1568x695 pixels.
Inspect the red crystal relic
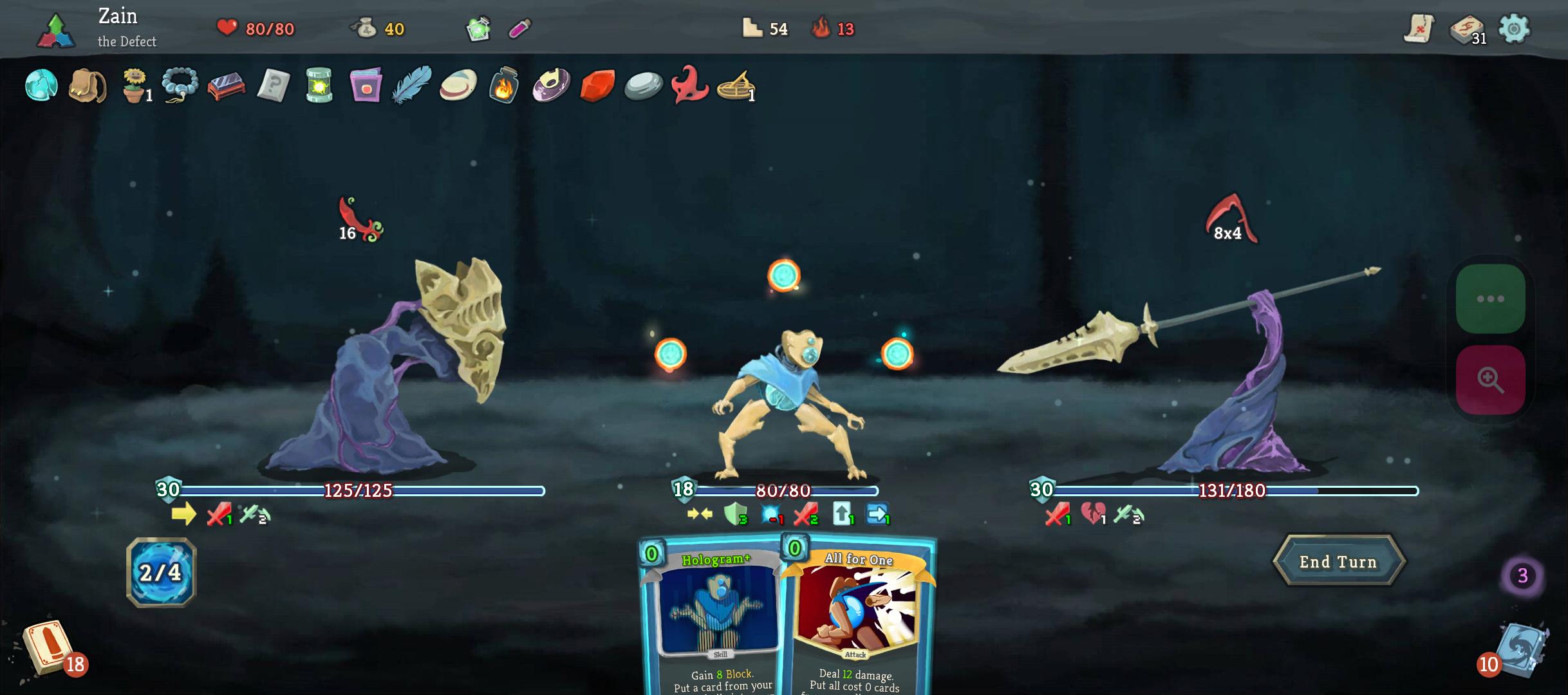tap(597, 86)
